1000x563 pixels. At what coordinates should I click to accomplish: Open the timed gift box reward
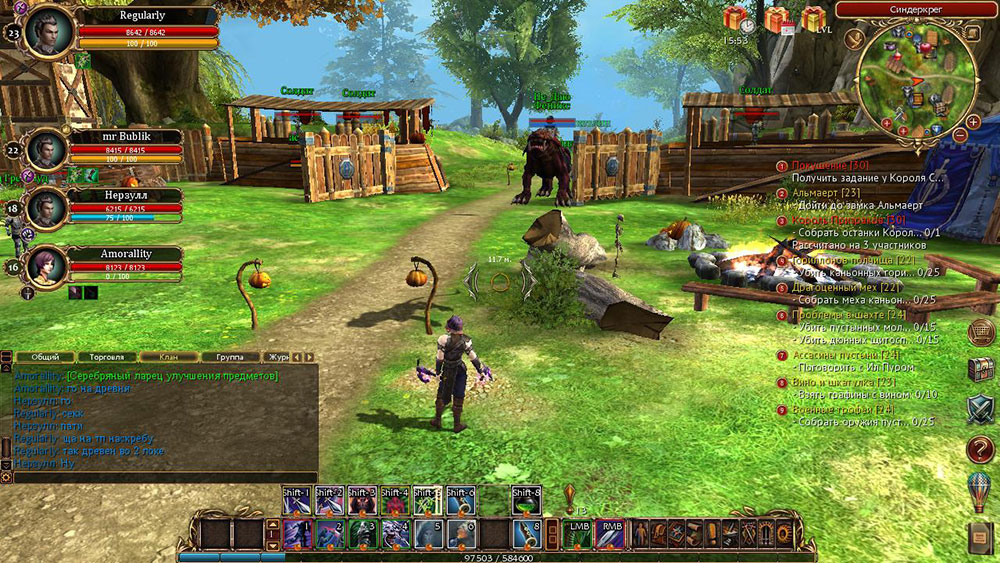[736, 18]
